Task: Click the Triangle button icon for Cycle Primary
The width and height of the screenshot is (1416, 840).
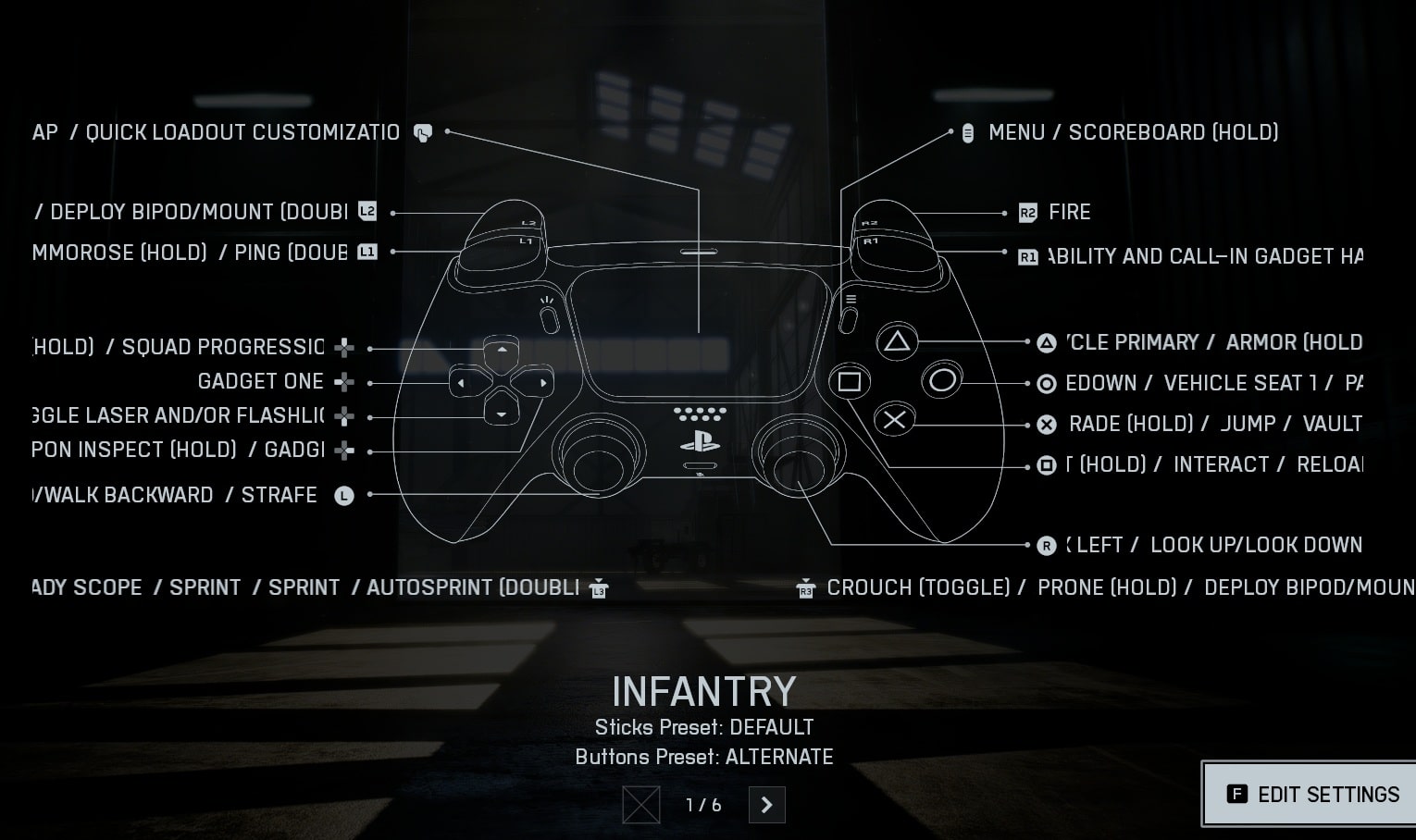Action: [x=1046, y=341]
